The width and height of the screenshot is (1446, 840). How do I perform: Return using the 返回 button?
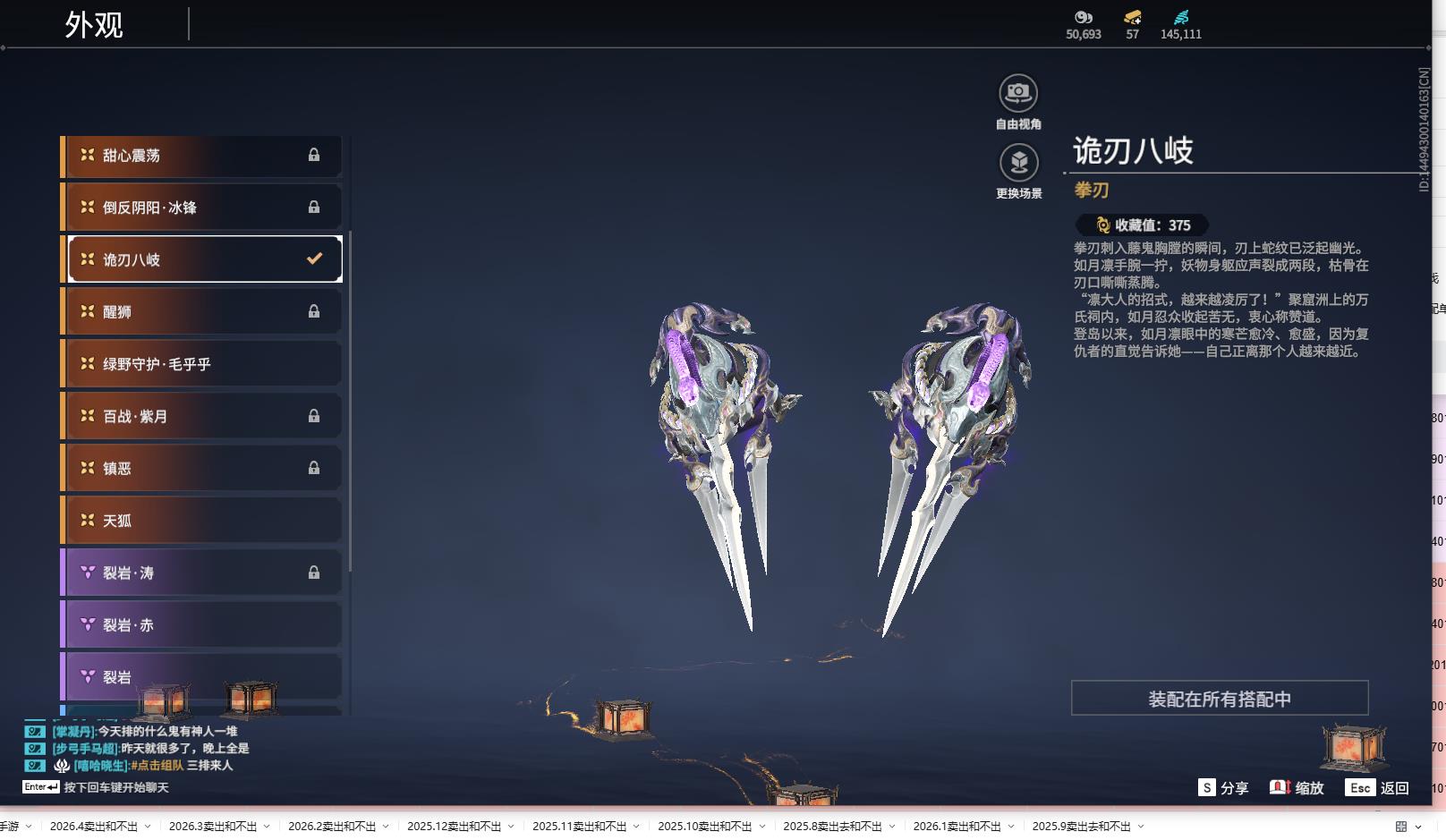(x=1377, y=788)
